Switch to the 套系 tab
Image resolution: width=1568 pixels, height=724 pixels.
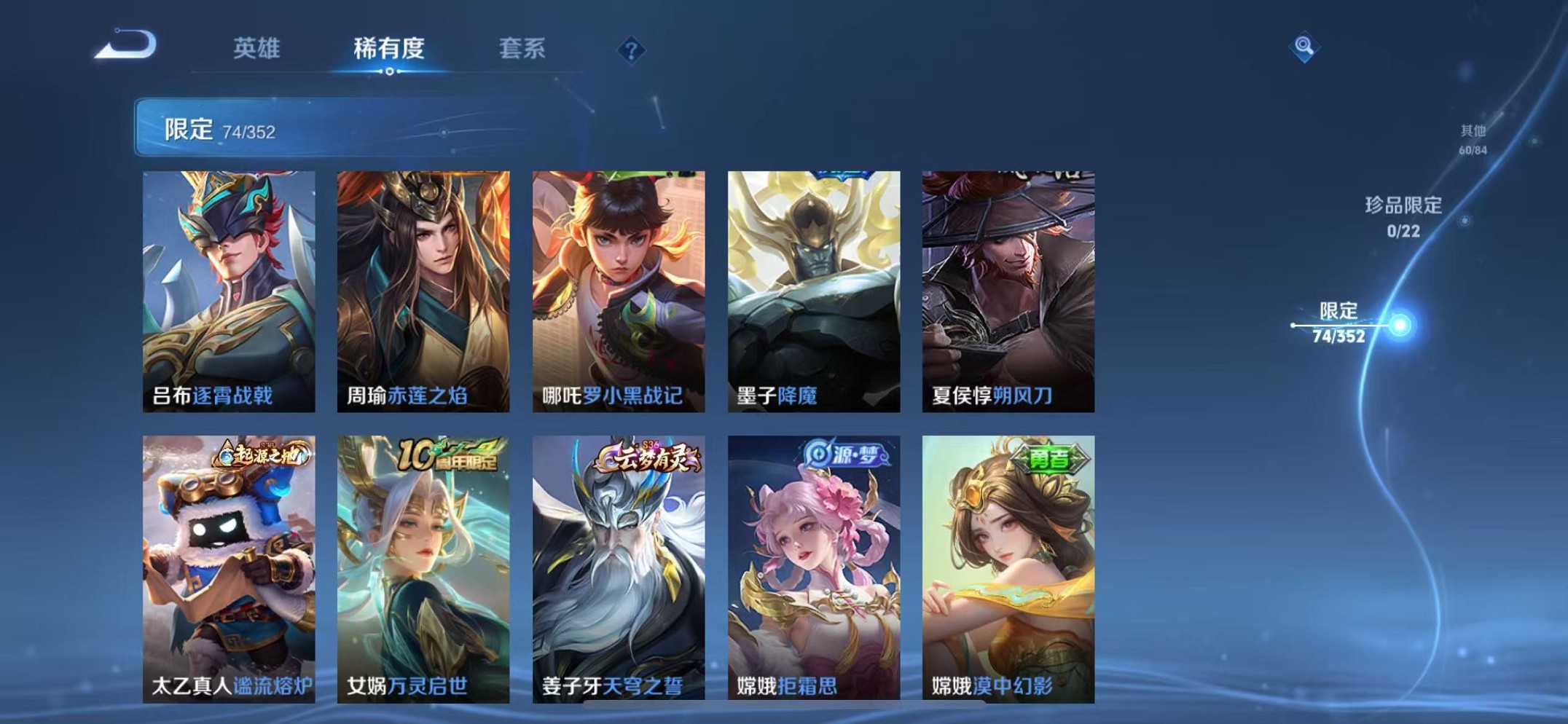(x=523, y=49)
